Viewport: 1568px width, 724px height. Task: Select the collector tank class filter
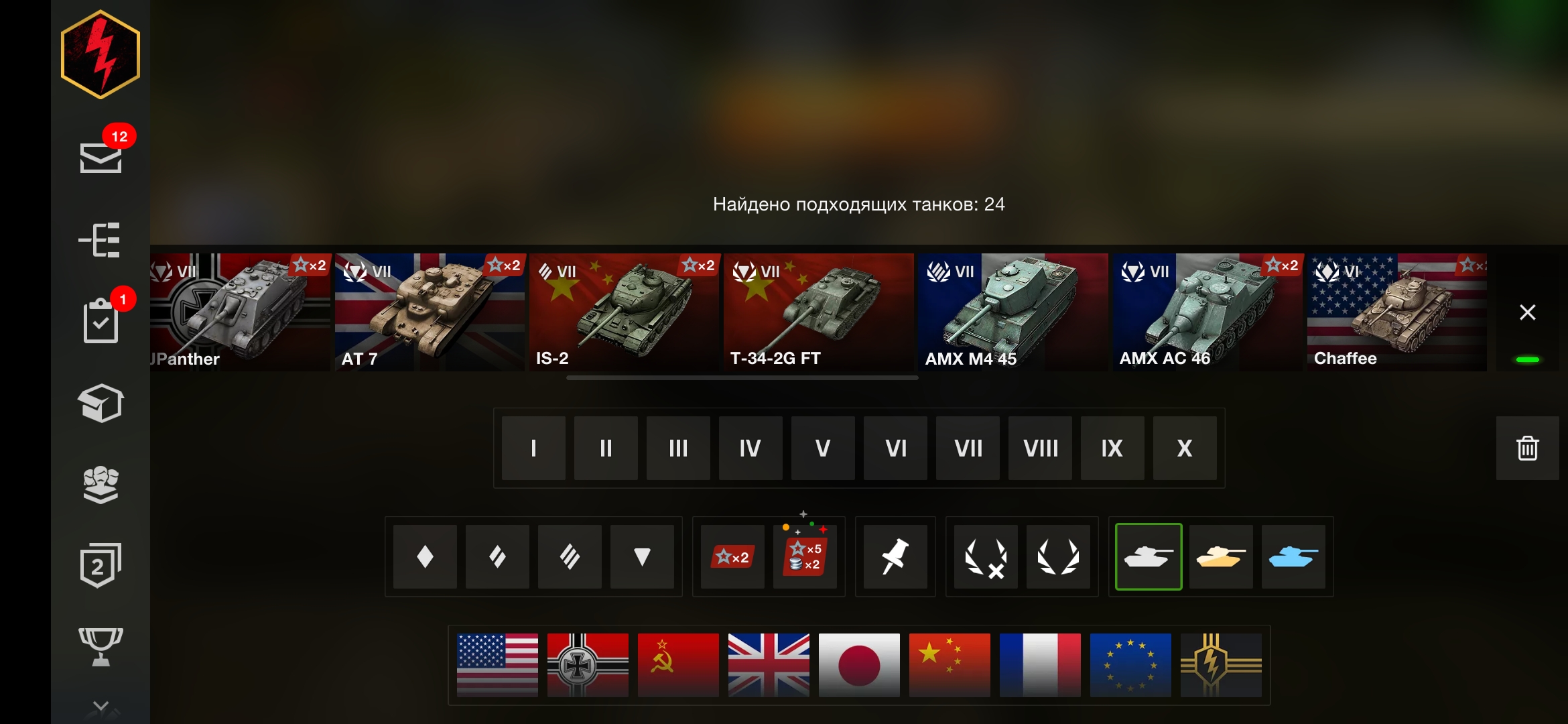pyautogui.click(x=1293, y=556)
